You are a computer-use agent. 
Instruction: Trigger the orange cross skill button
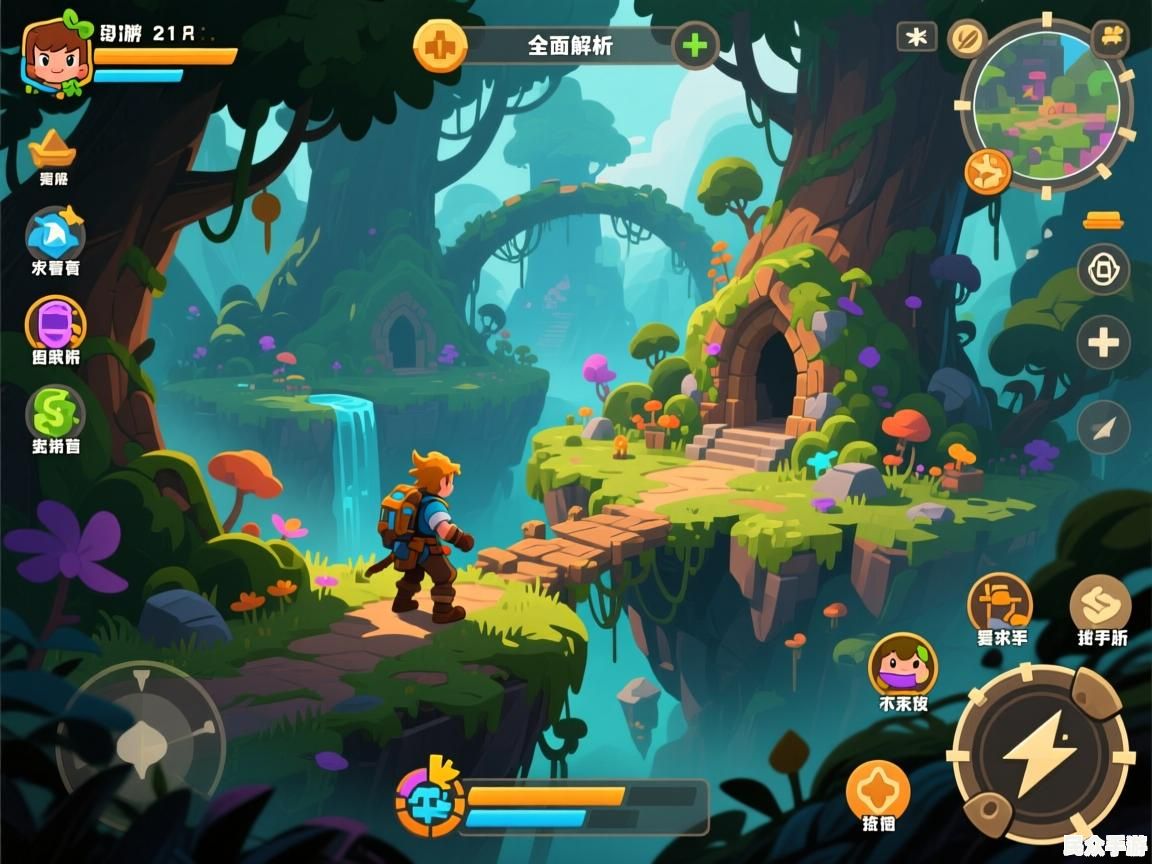[x=878, y=790]
